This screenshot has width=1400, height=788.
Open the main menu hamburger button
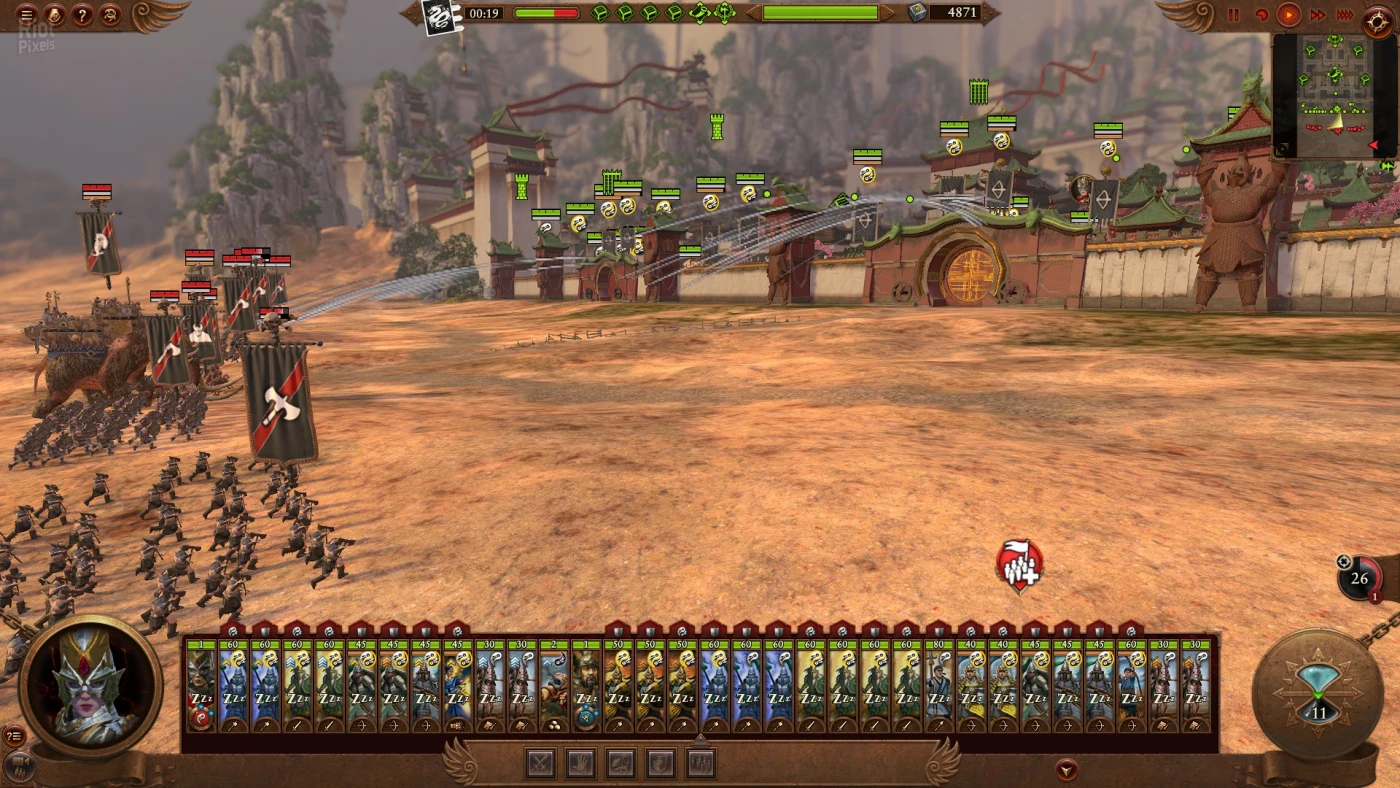tap(27, 15)
